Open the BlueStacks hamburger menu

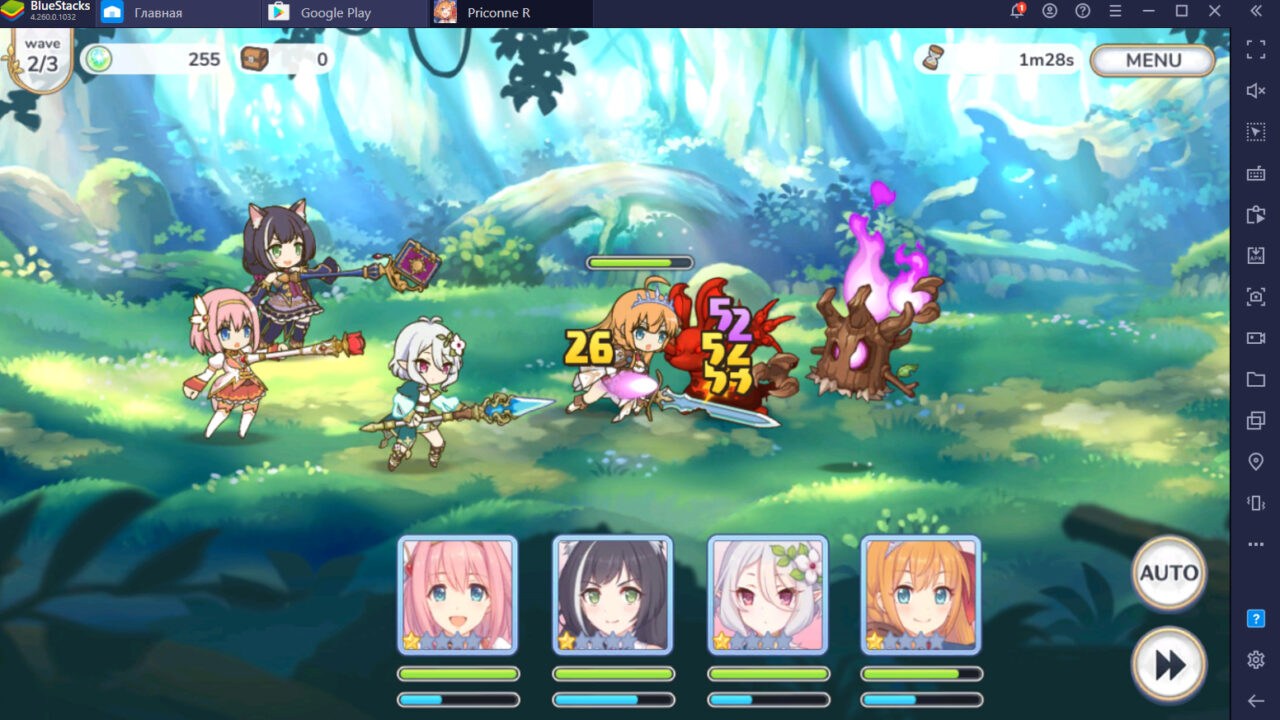(x=1116, y=10)
